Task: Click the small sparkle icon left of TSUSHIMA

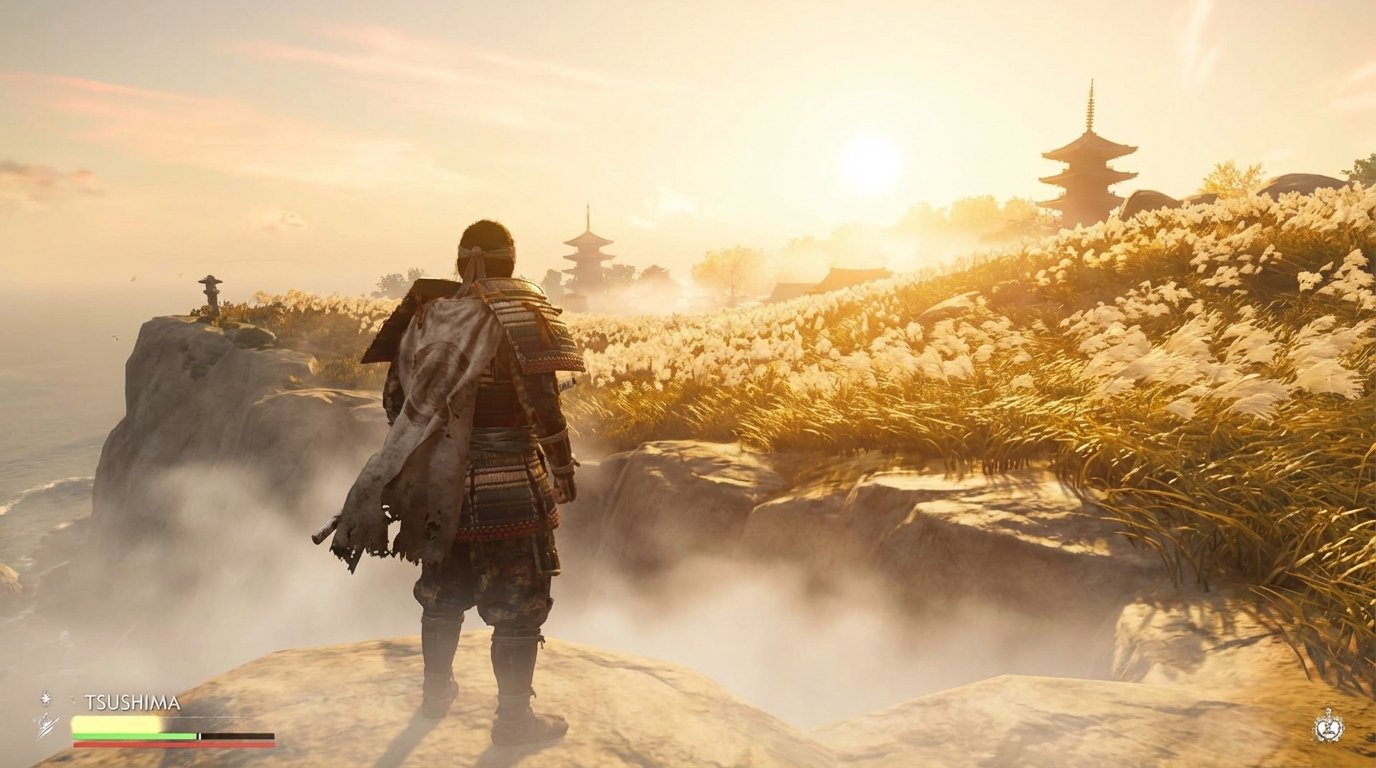Action: pyautogui.click(x=45, y=700)
